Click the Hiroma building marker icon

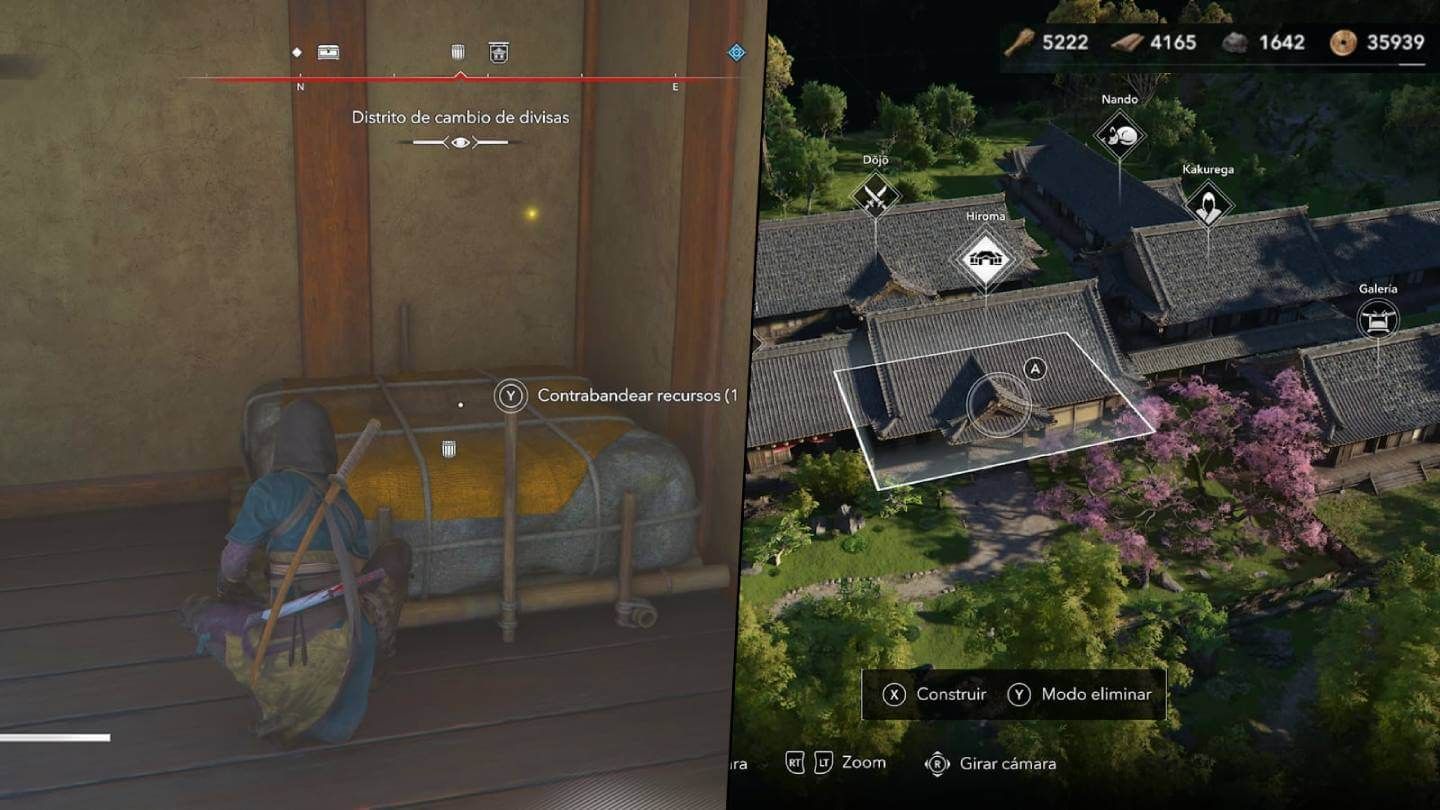[x=986, y=257]
